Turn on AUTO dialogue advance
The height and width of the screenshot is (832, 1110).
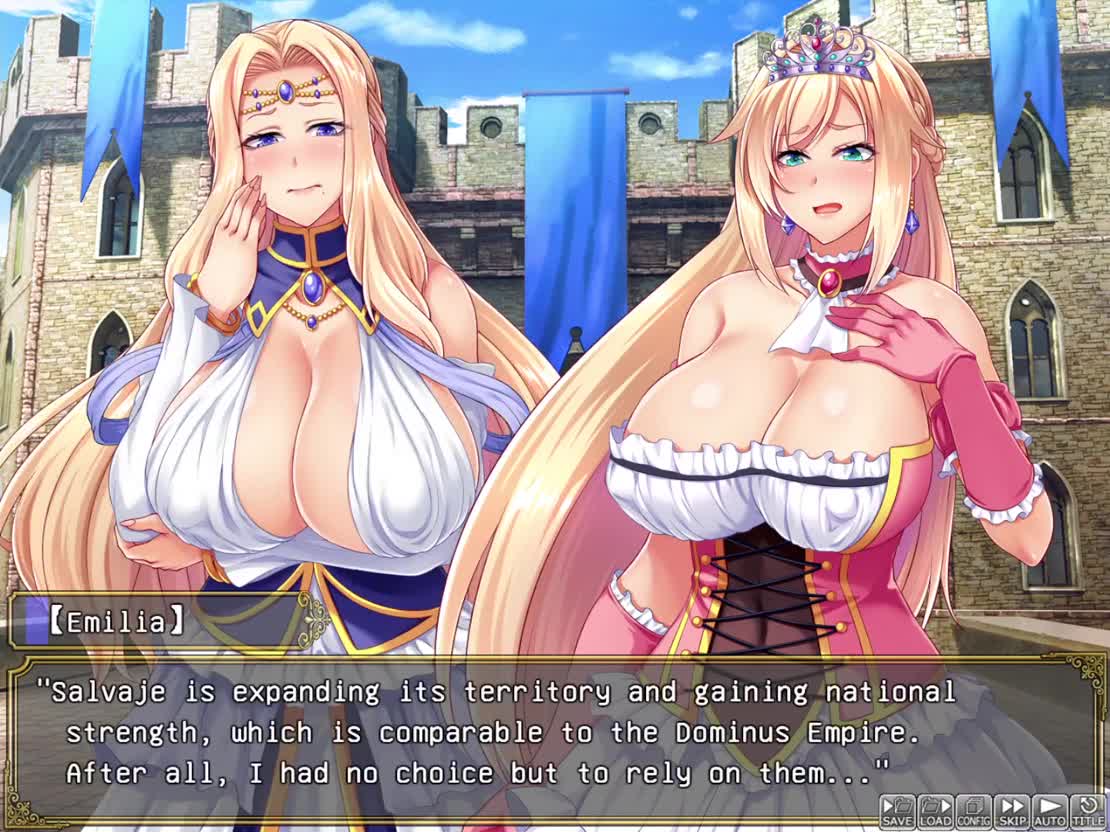point(1049,811)
